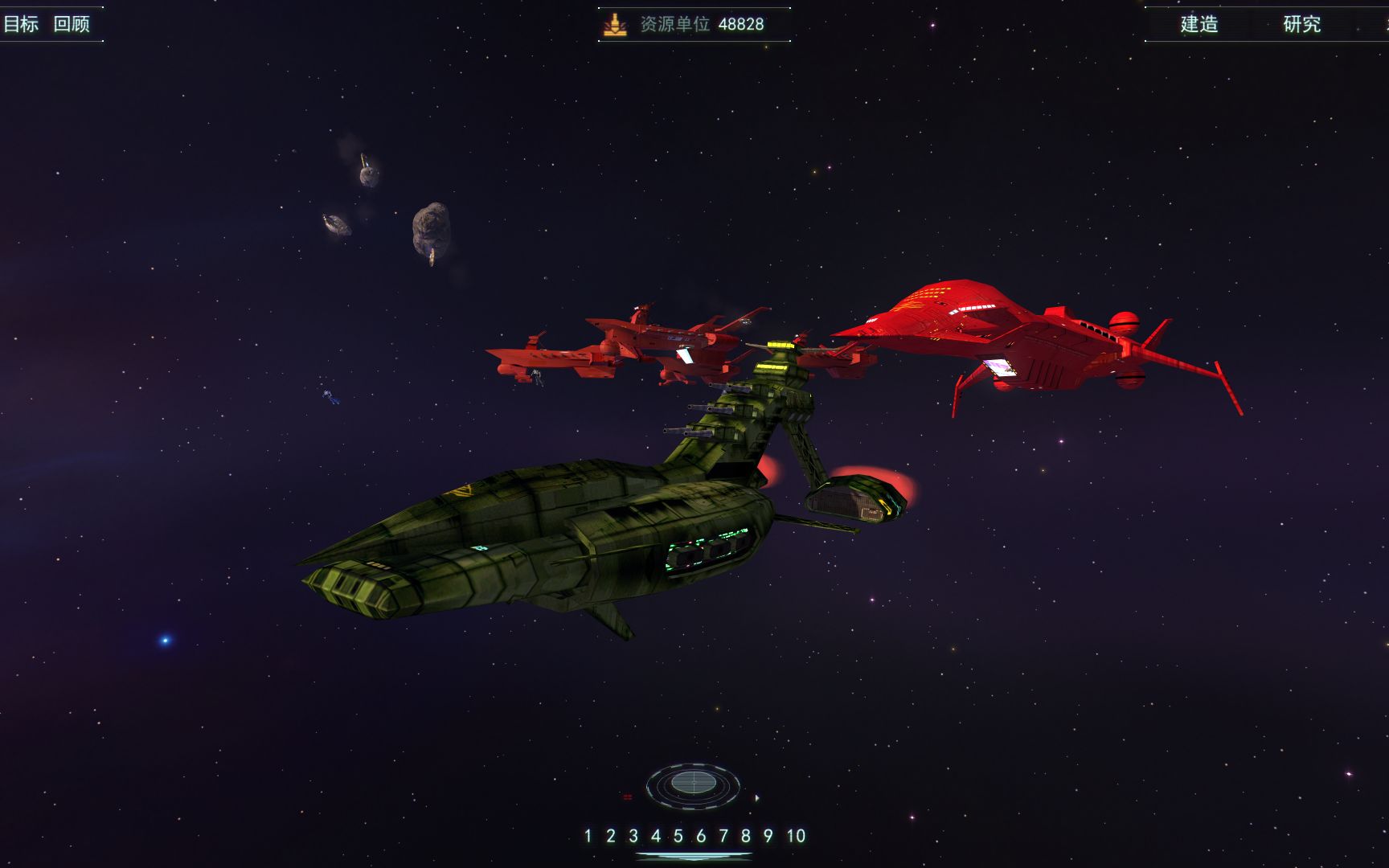Screen dimensions: 1389x868
Task: Select control group 2
Action: coord(611,836)
